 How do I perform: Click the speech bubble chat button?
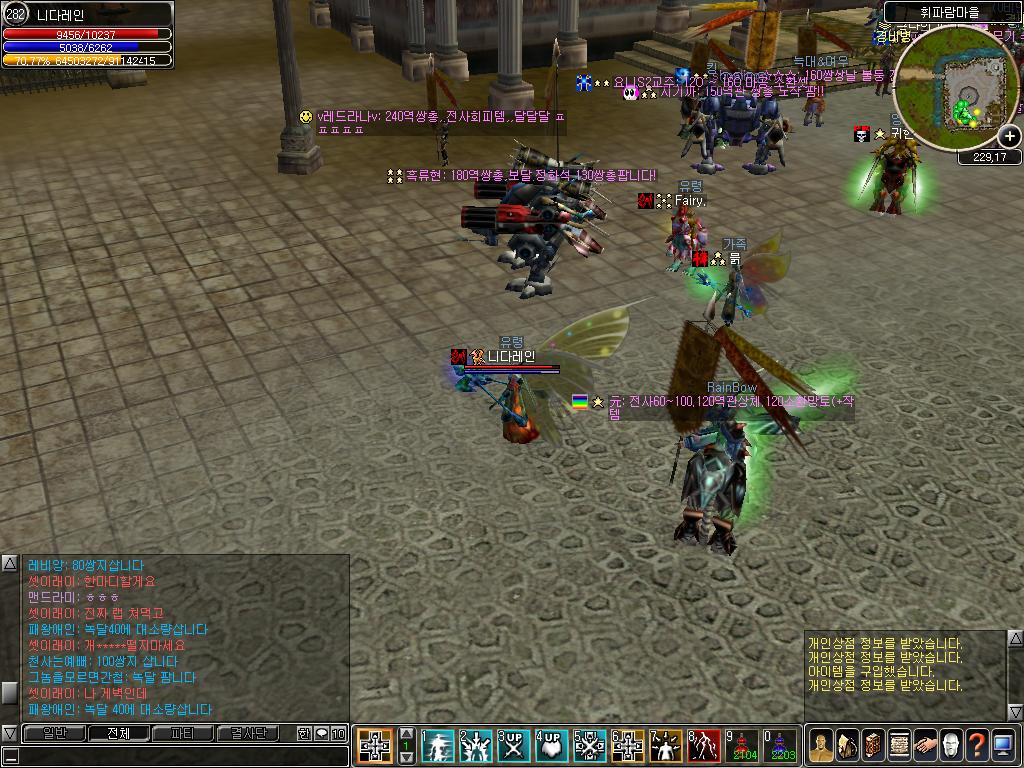321,733
